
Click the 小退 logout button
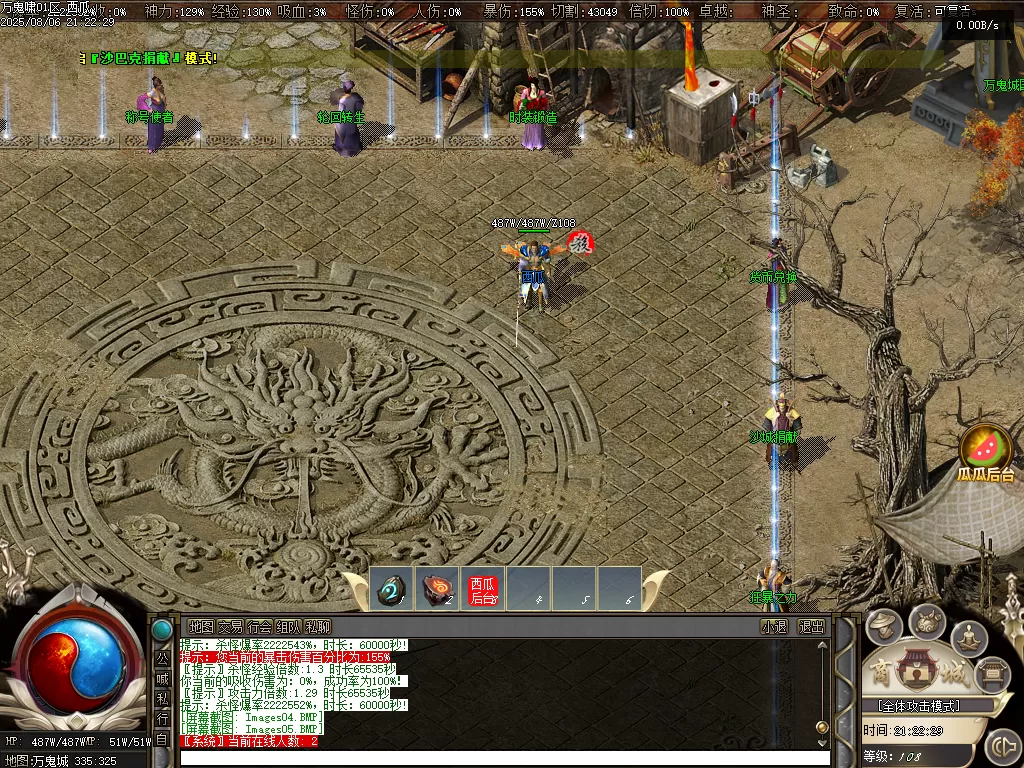(x=774, y=627)
